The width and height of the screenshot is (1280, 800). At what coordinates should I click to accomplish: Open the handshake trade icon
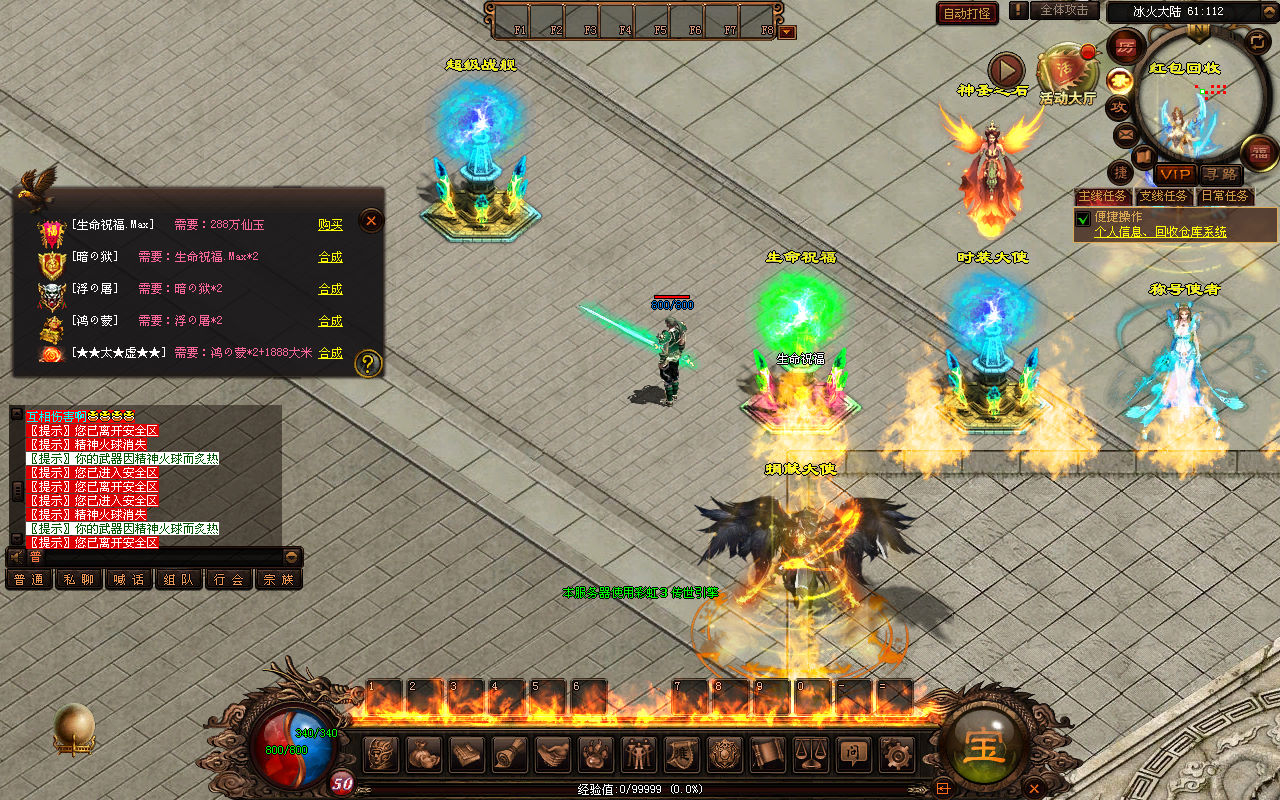coord(553,753)
